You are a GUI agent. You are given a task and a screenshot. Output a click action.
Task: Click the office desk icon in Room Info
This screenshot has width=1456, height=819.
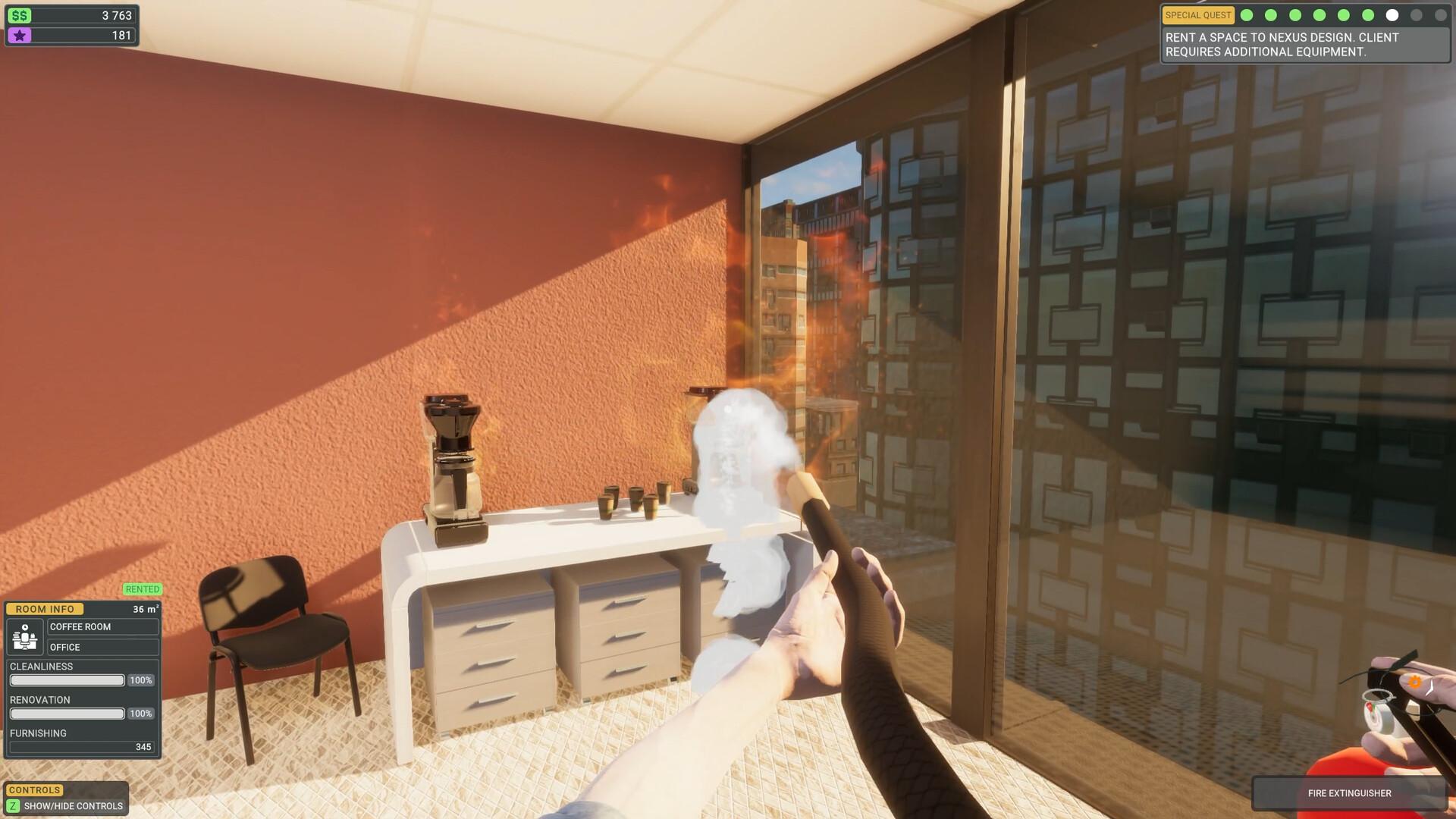pos(24,637)
